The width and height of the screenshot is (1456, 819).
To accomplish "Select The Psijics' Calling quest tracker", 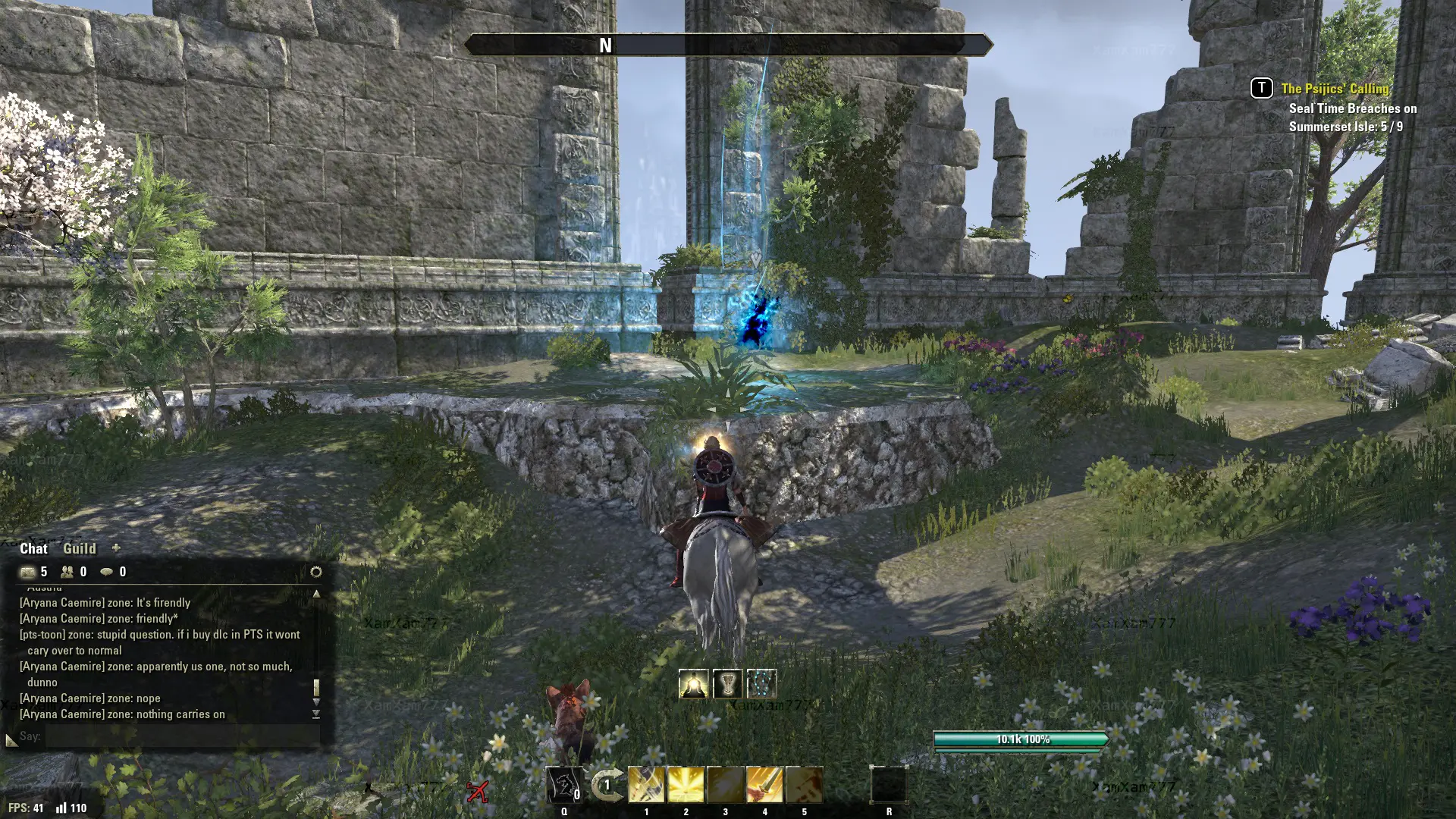I will tap(1335, 89).
